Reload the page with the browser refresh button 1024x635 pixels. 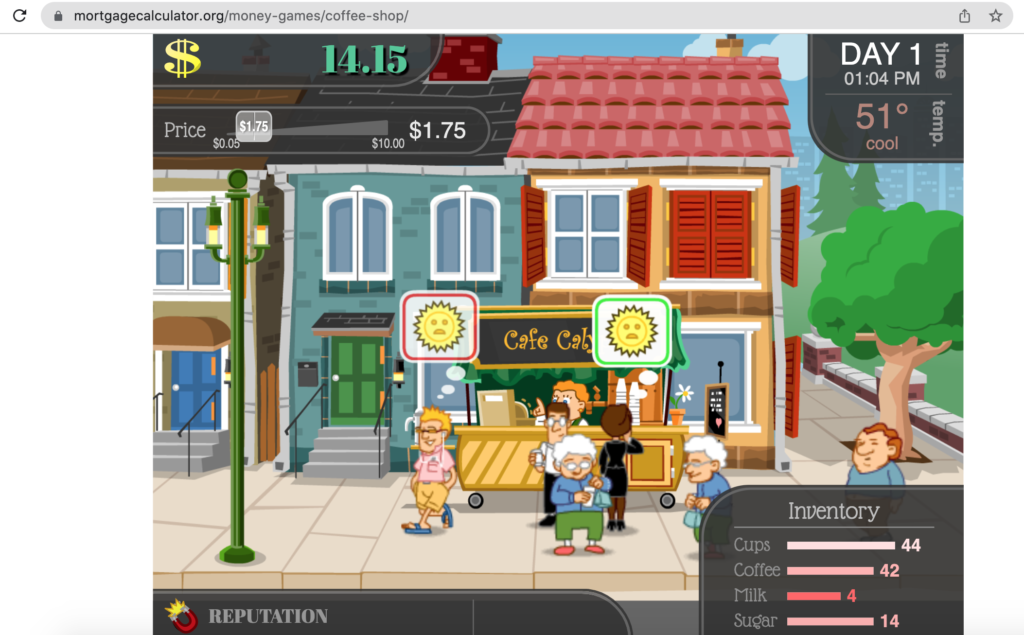click(x=19, y=16)
